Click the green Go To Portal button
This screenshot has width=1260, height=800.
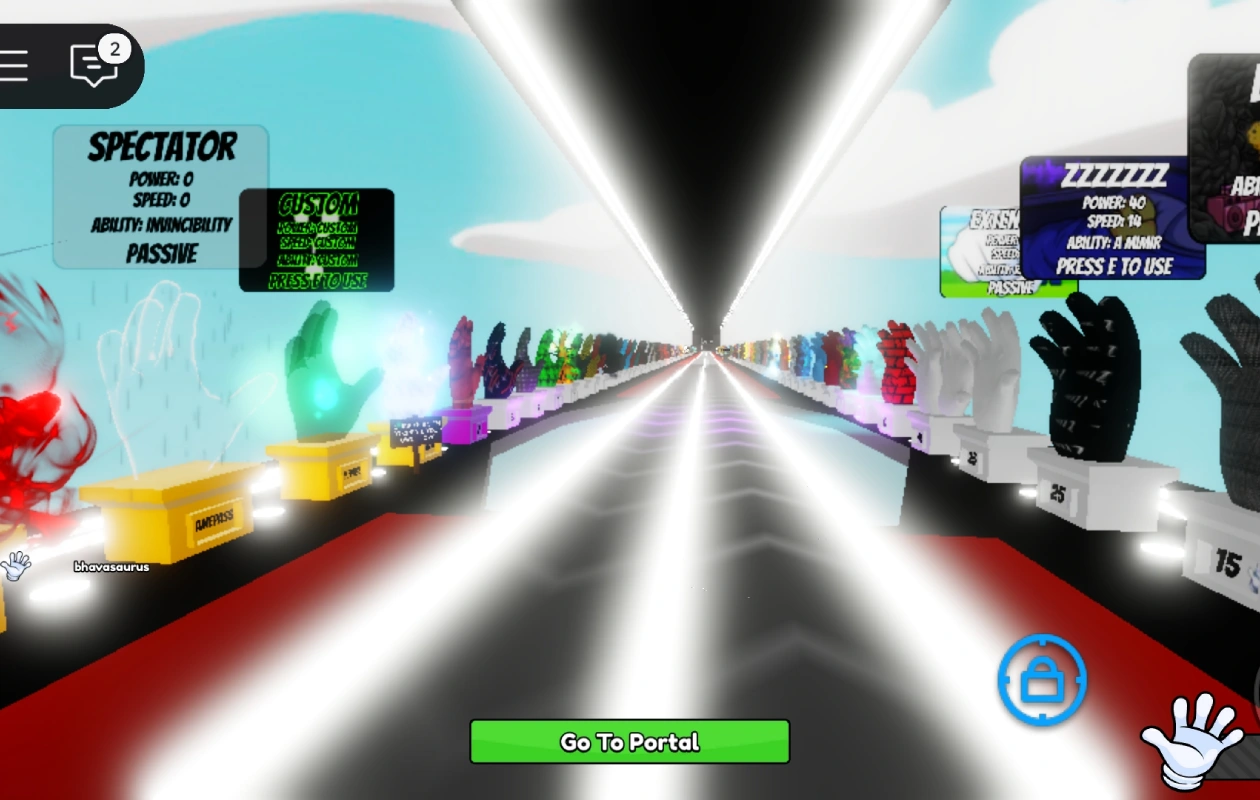630,742
